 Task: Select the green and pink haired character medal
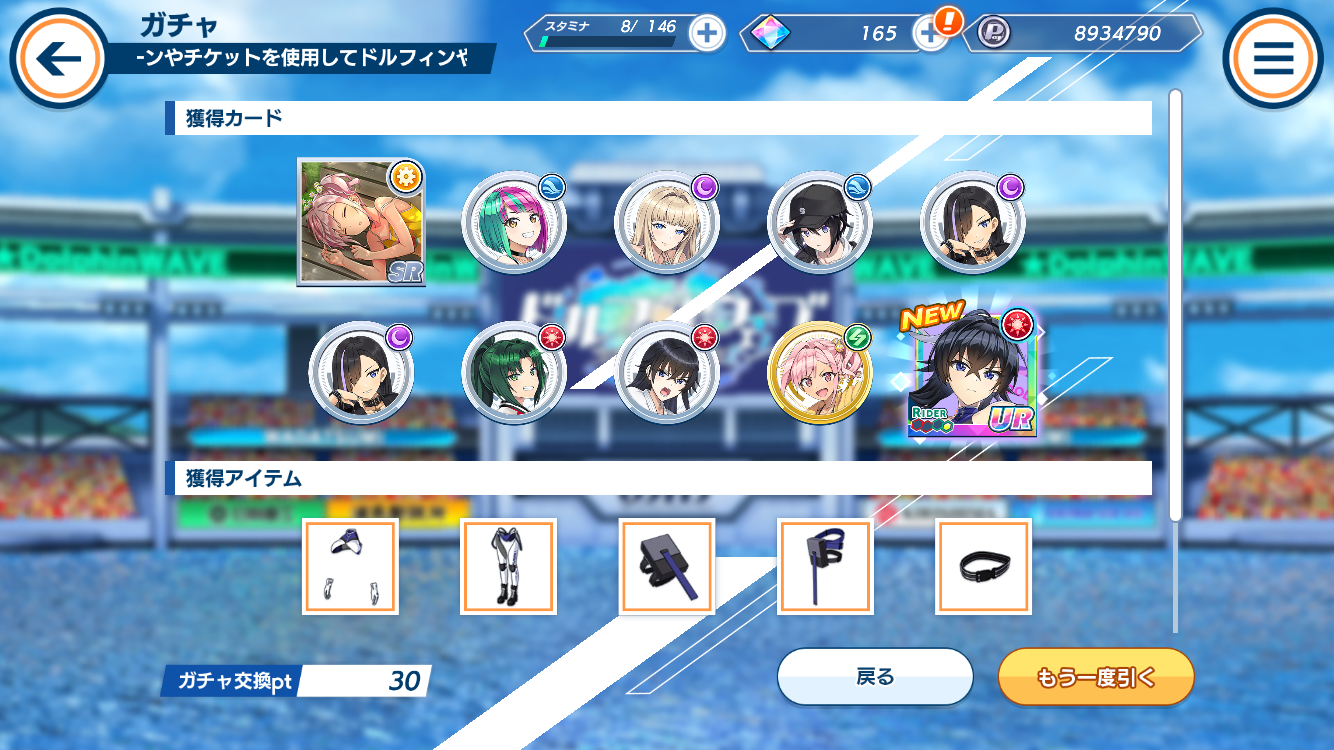513,223
